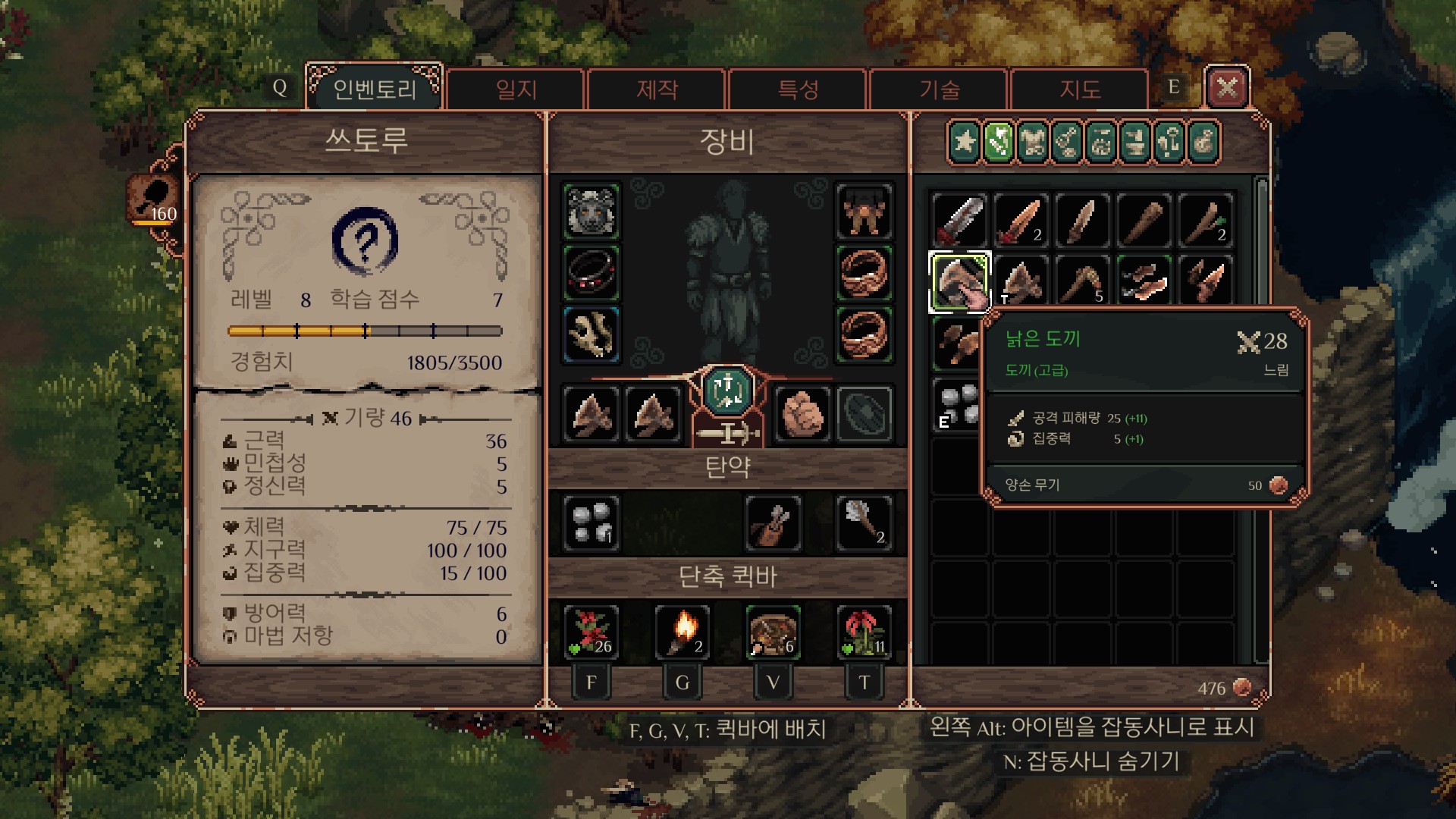Select the bloody cleaver in the inventory
1456x819 pixels.
pyautogui.click(x=959, y=220)
